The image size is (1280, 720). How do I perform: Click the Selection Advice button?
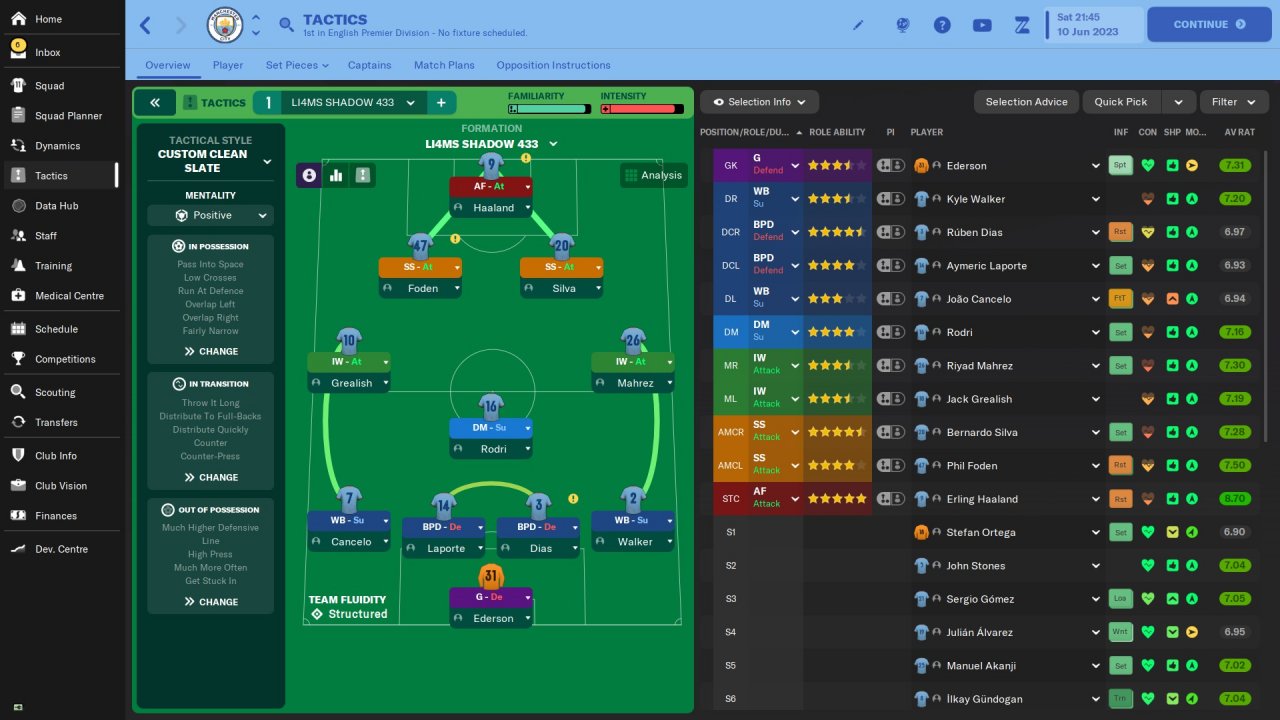(x=1026, y=102)
